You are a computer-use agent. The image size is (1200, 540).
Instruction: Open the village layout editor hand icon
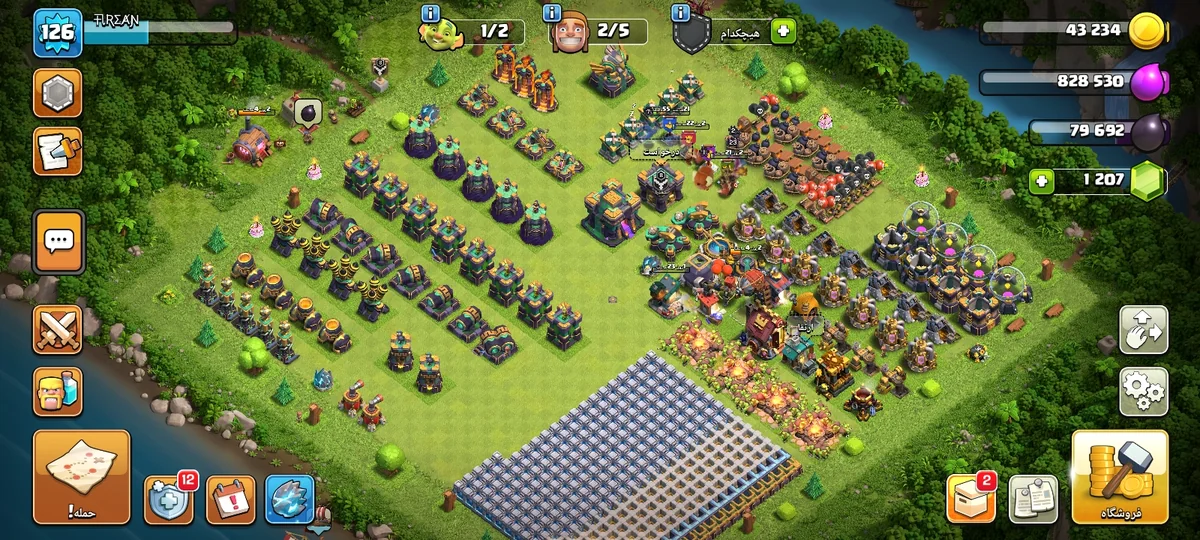(x=1144, y=330)
